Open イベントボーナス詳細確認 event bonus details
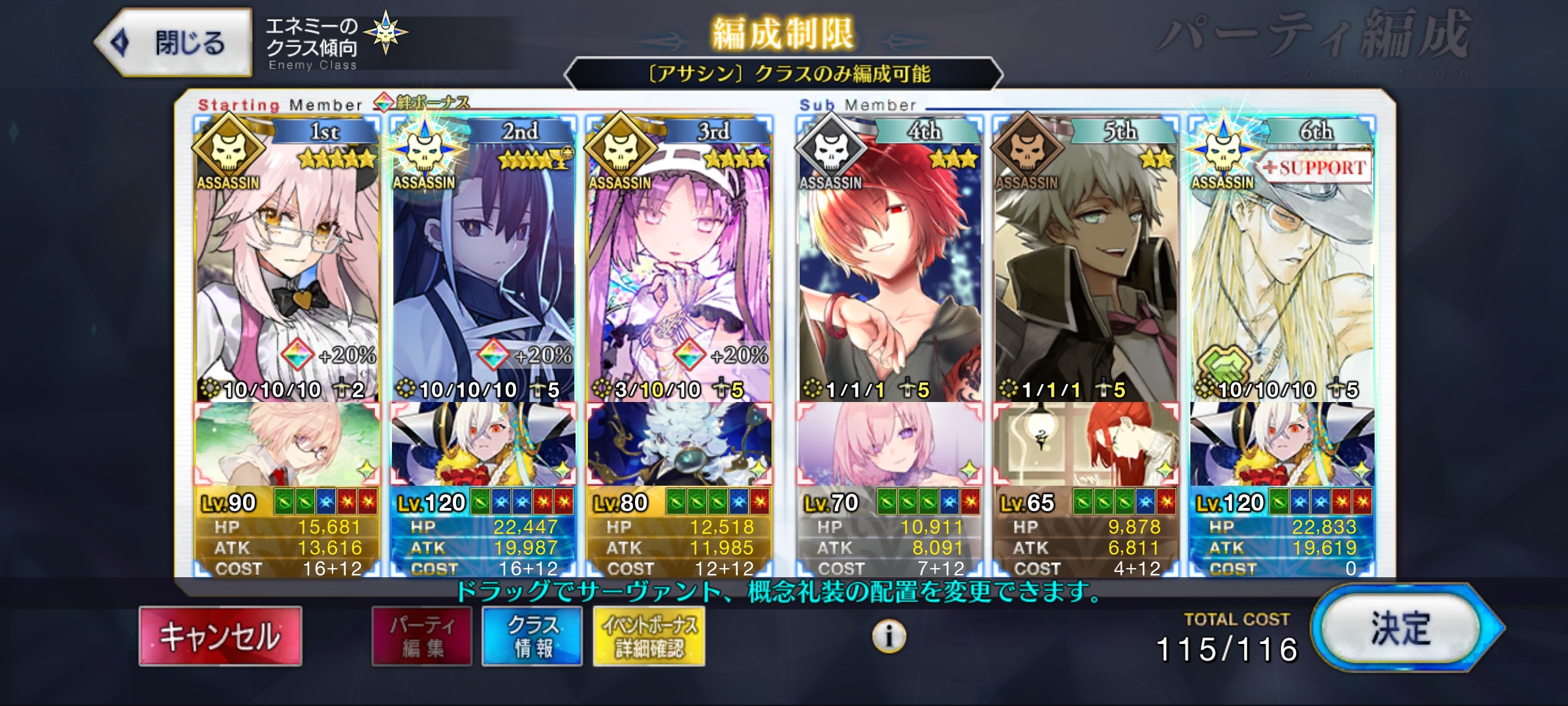Image resolution: width=1568 pixels, height=706 pixels. [x=649, y=636]
